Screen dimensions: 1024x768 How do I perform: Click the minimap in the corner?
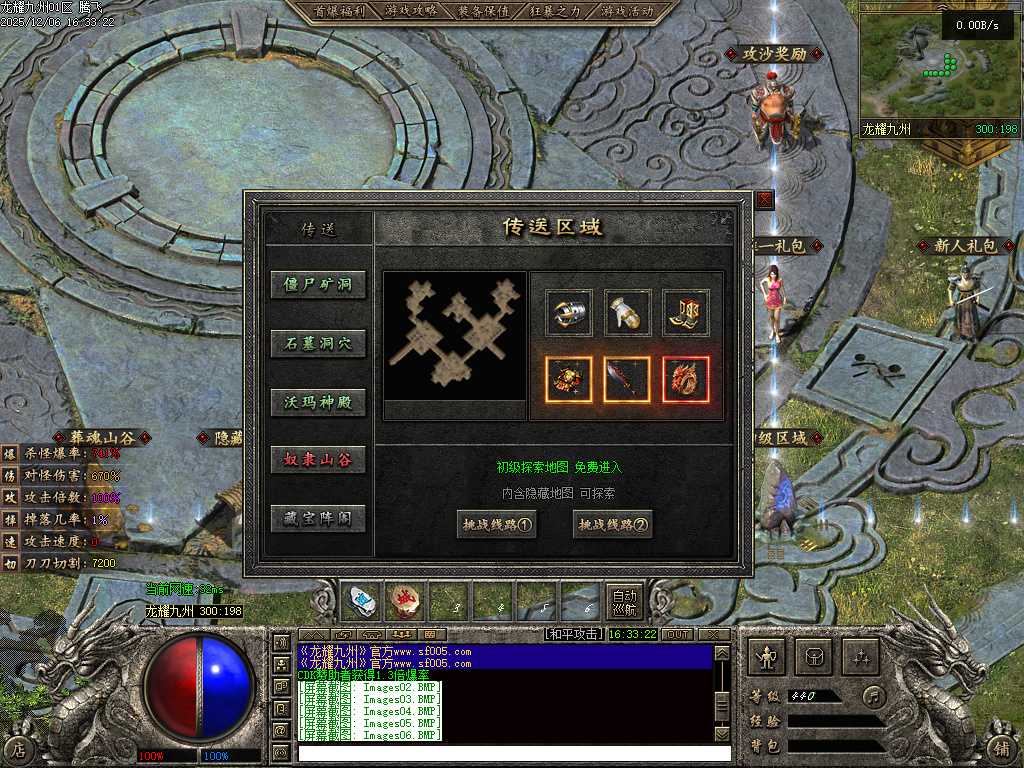[938, 64]
